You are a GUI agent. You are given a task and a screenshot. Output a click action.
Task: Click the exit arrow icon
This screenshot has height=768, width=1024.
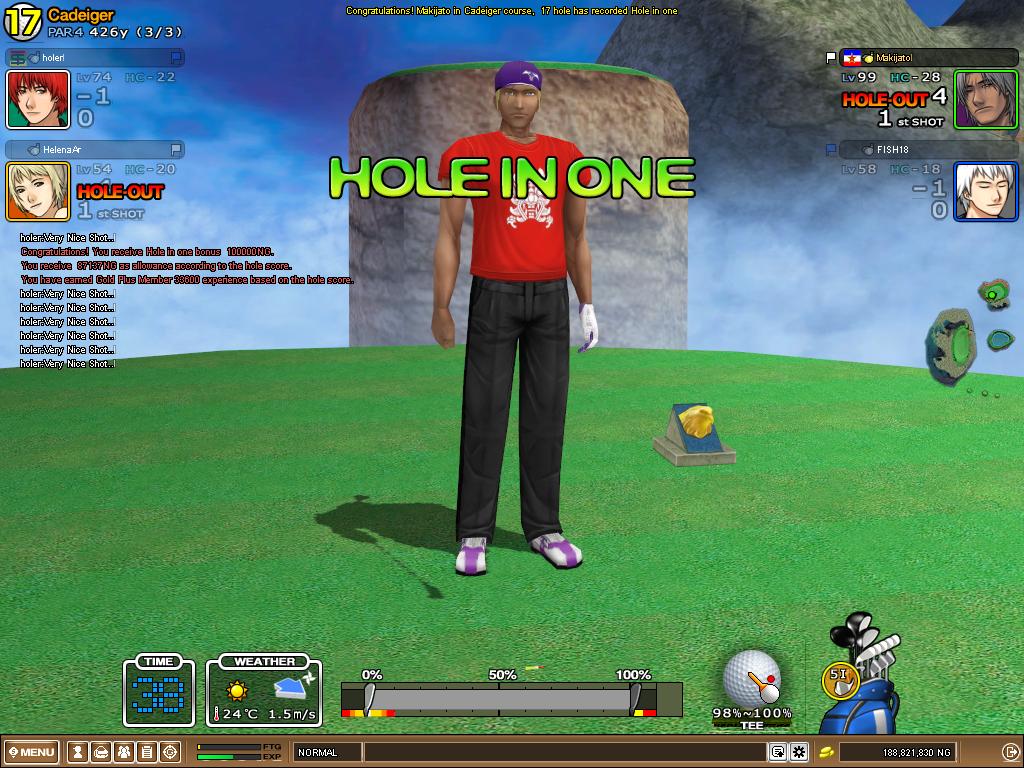pyautogui.click(x=1010, y=752)
